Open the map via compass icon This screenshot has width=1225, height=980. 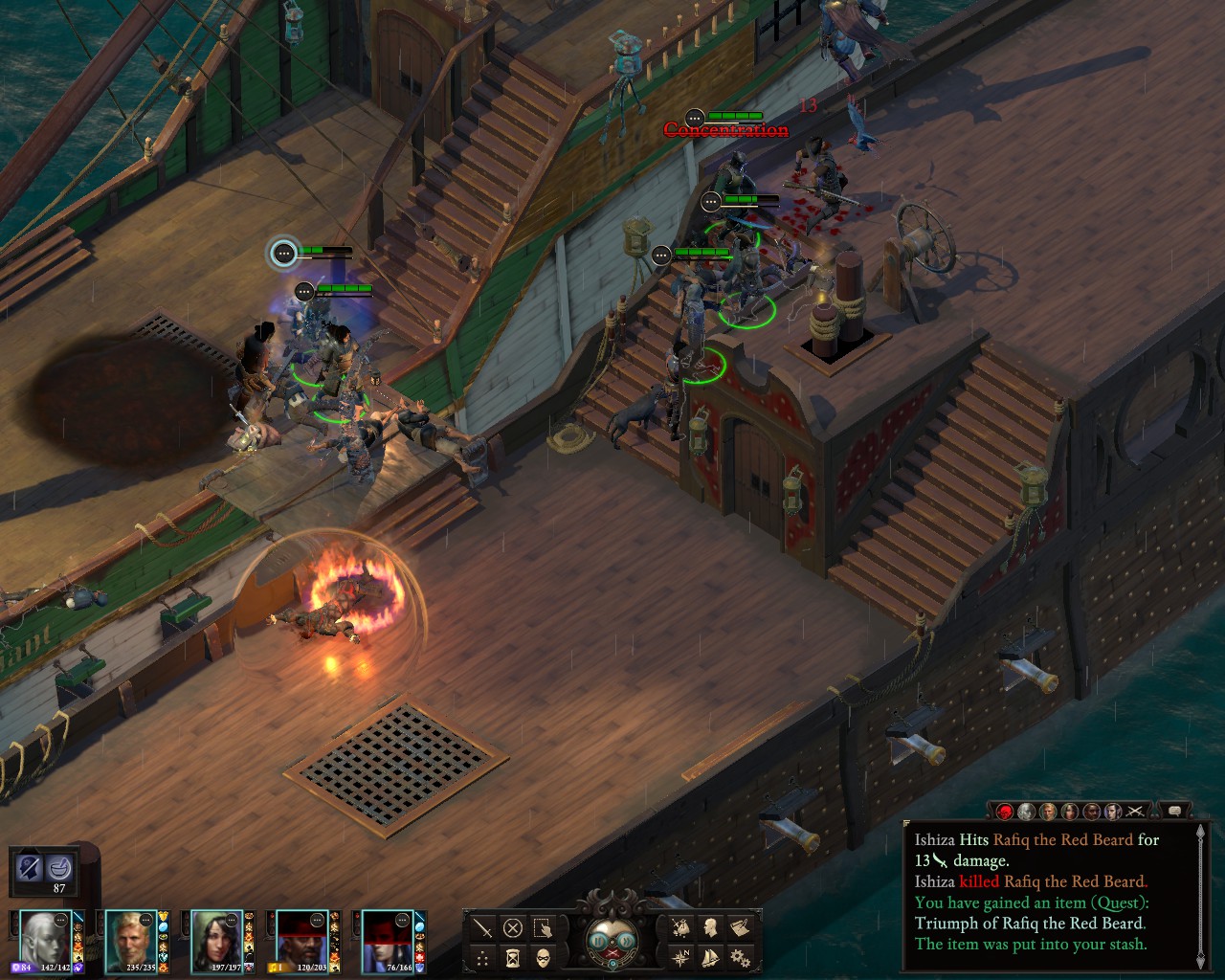(x=681, y=956)
